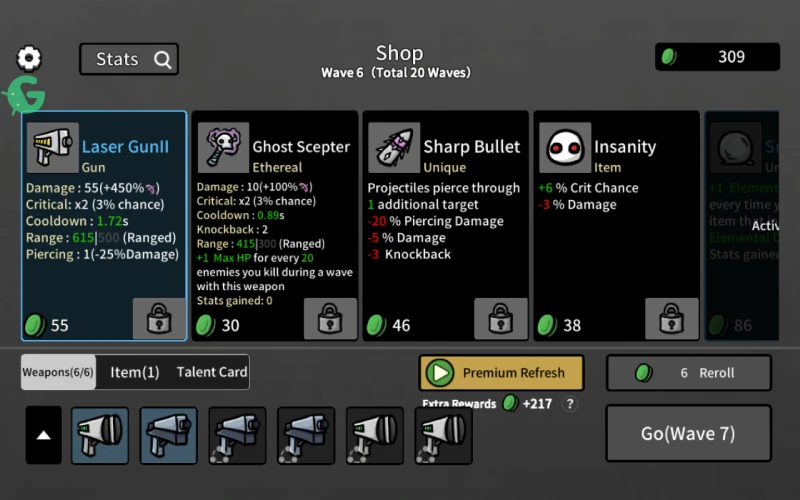Activate Premium Refresh
Viewport: 800px width, 500px height.
tap(501, 373)
